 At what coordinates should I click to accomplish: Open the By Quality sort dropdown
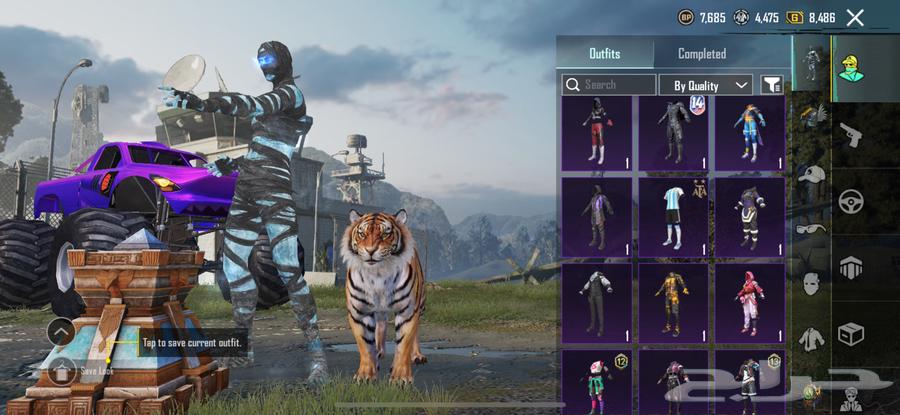(705, 85)
